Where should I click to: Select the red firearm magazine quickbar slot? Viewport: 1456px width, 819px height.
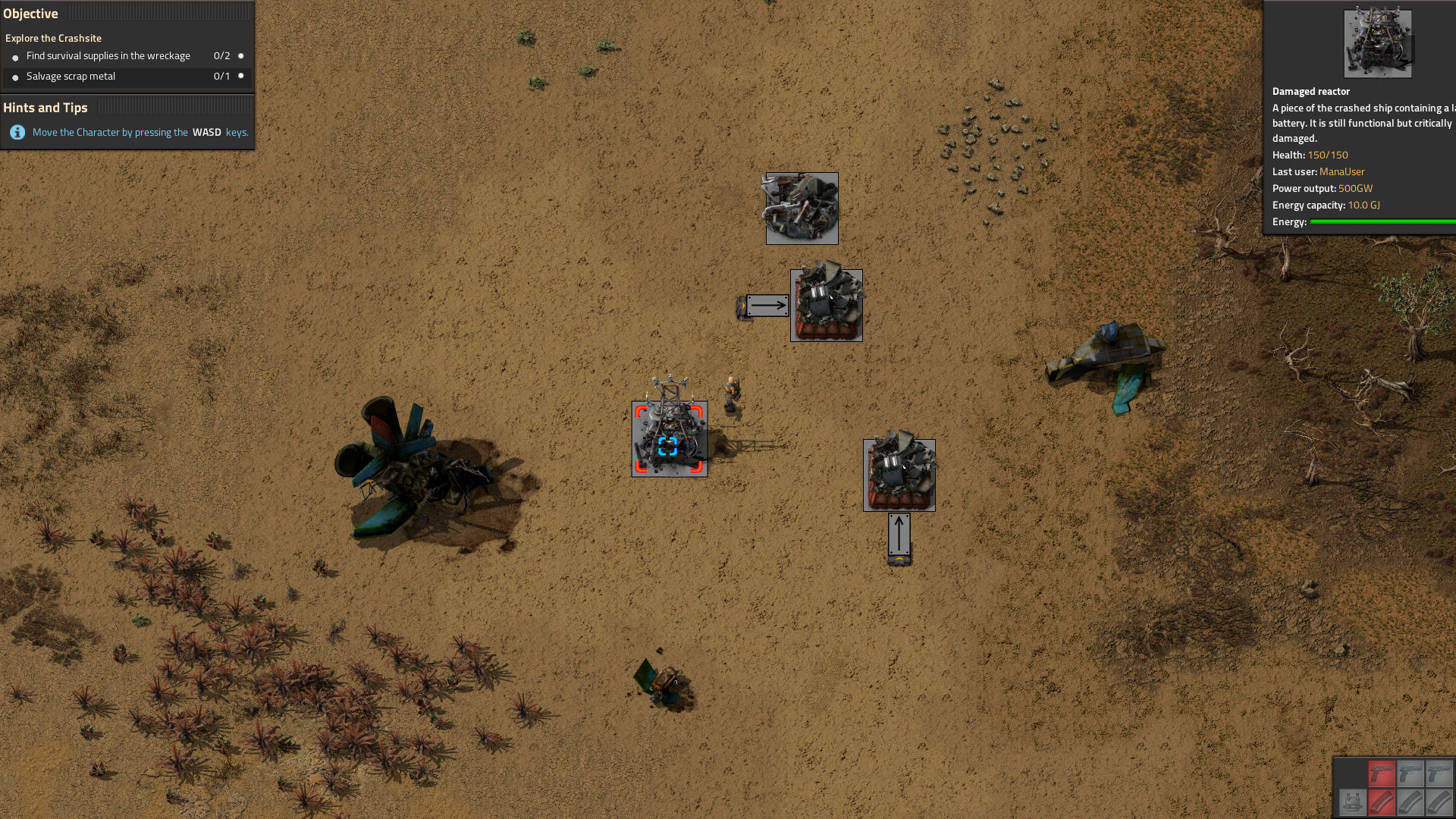point(1381,803)
